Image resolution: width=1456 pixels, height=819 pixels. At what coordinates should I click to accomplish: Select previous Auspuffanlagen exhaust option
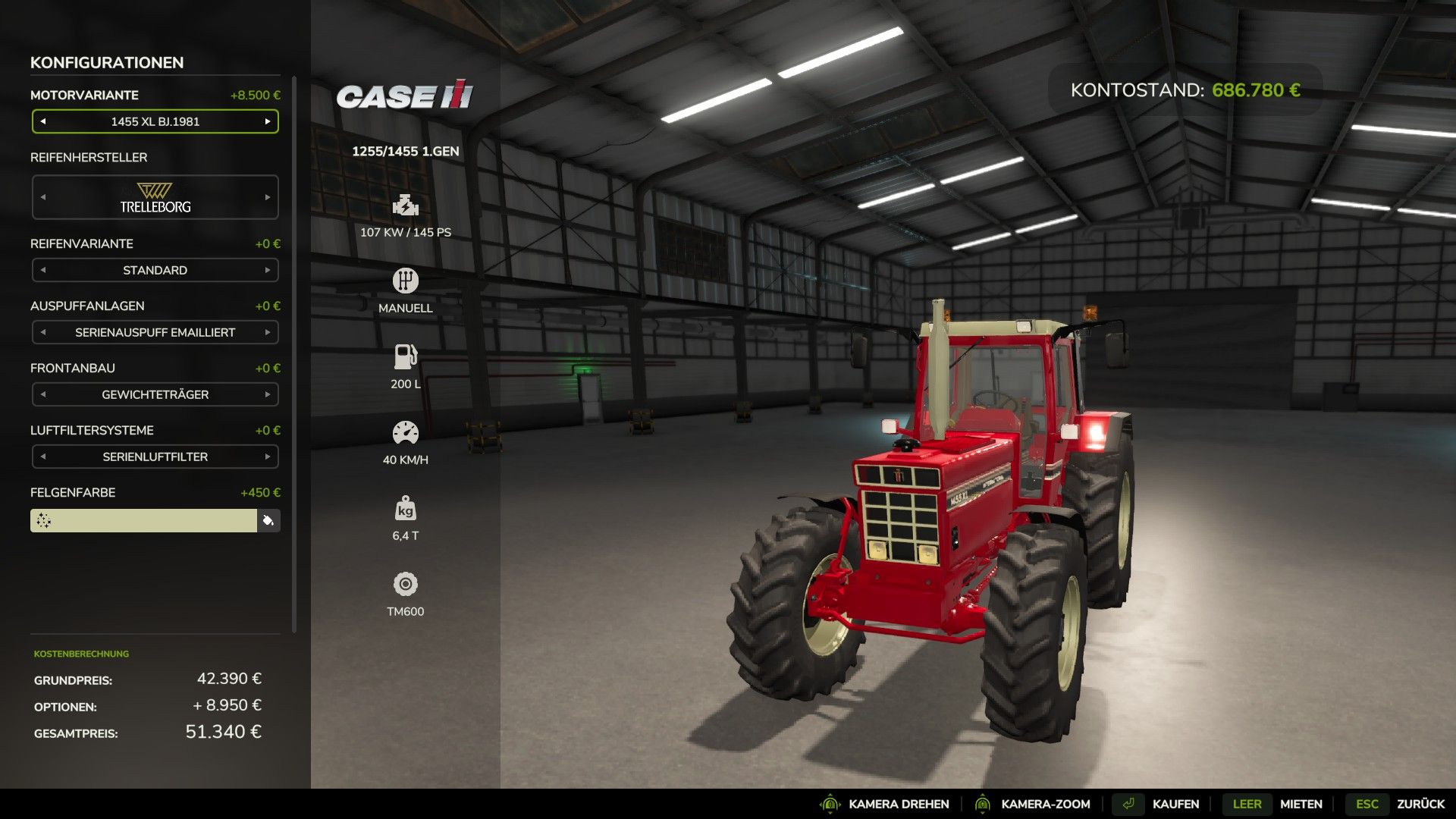[x=43, y=332]
